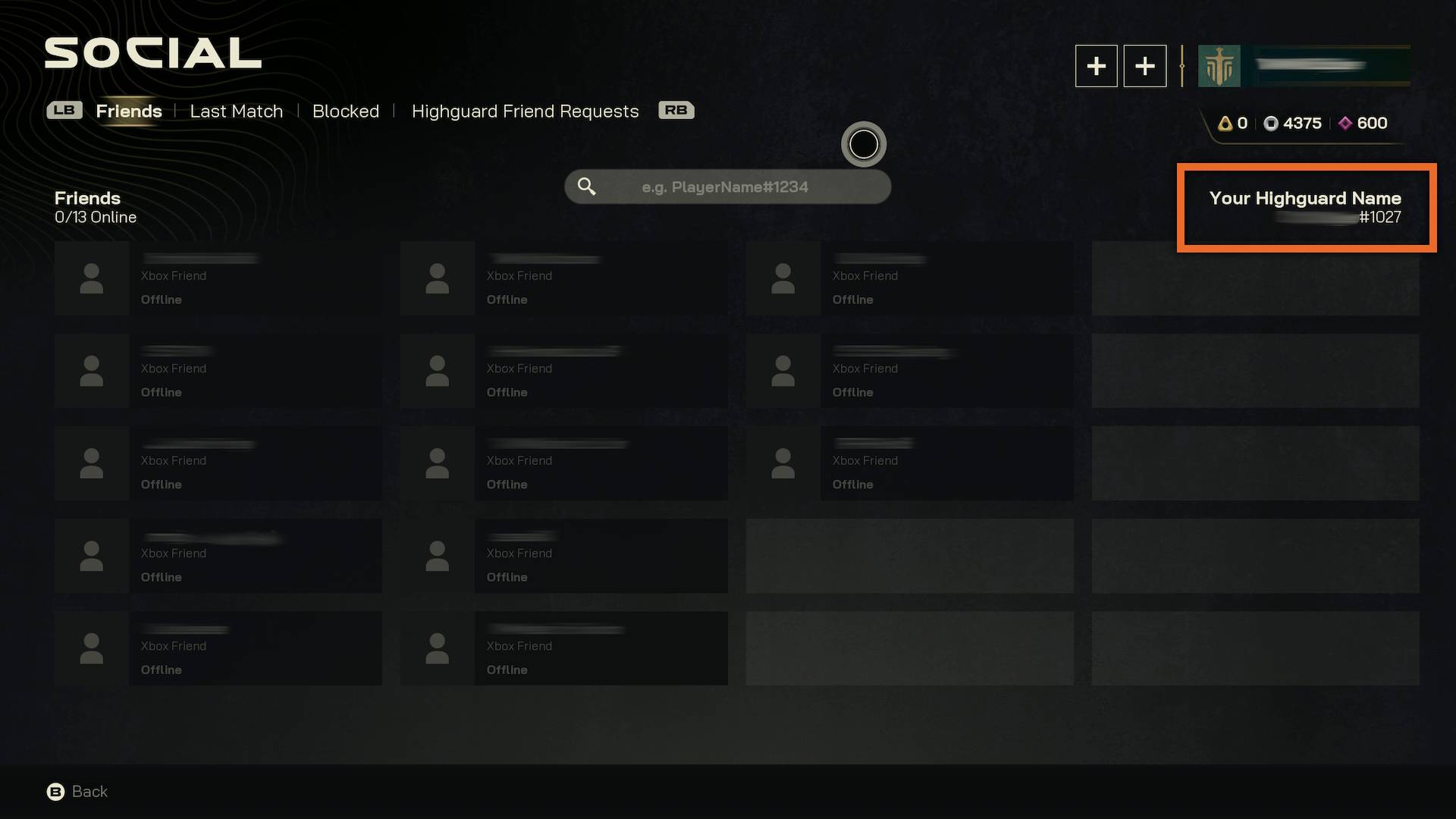Click the circle indicator above the search bar

pyautogui.click(x=864, y=144)
